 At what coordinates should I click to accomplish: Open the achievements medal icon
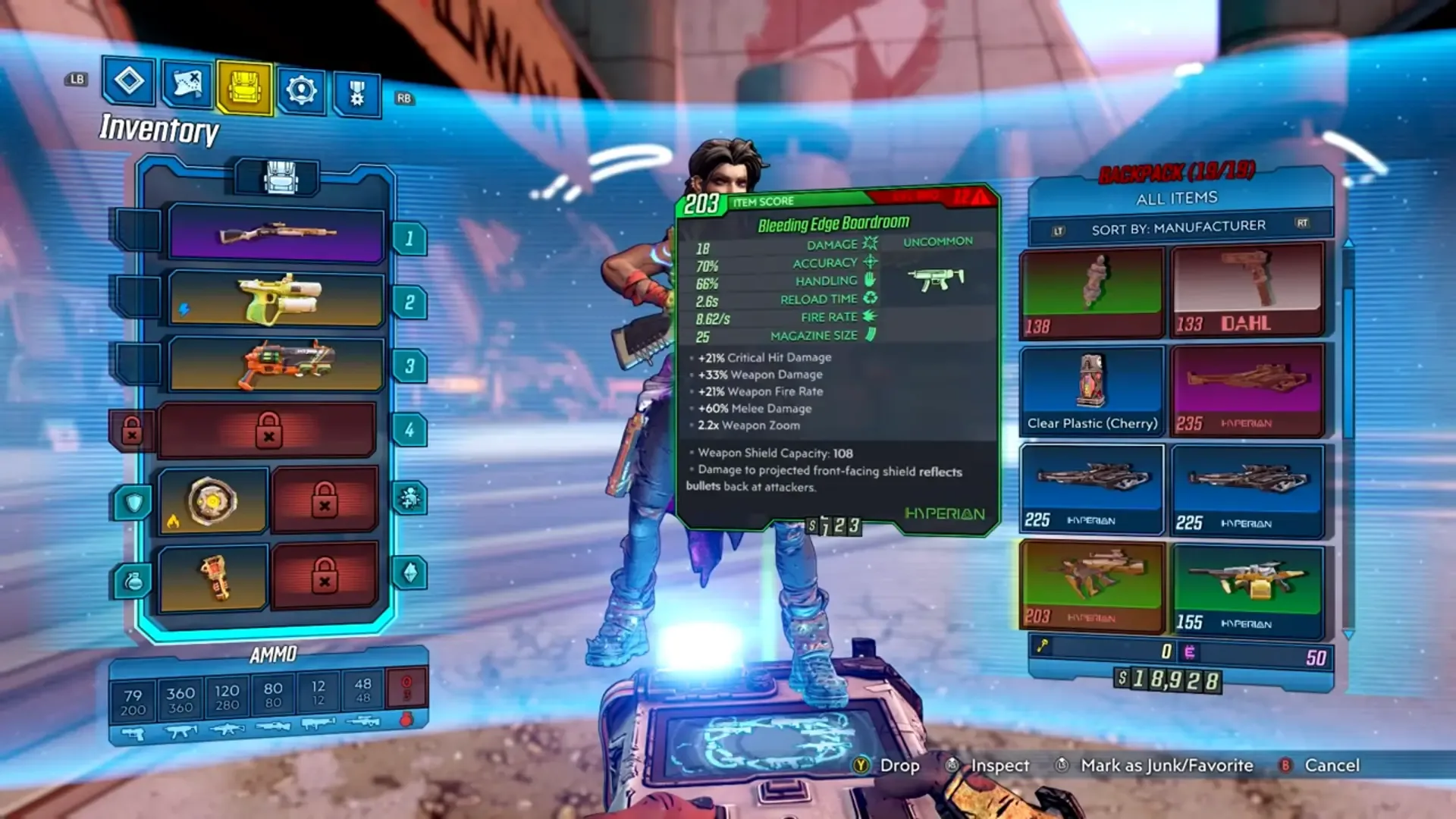click(x=356, y=91)
